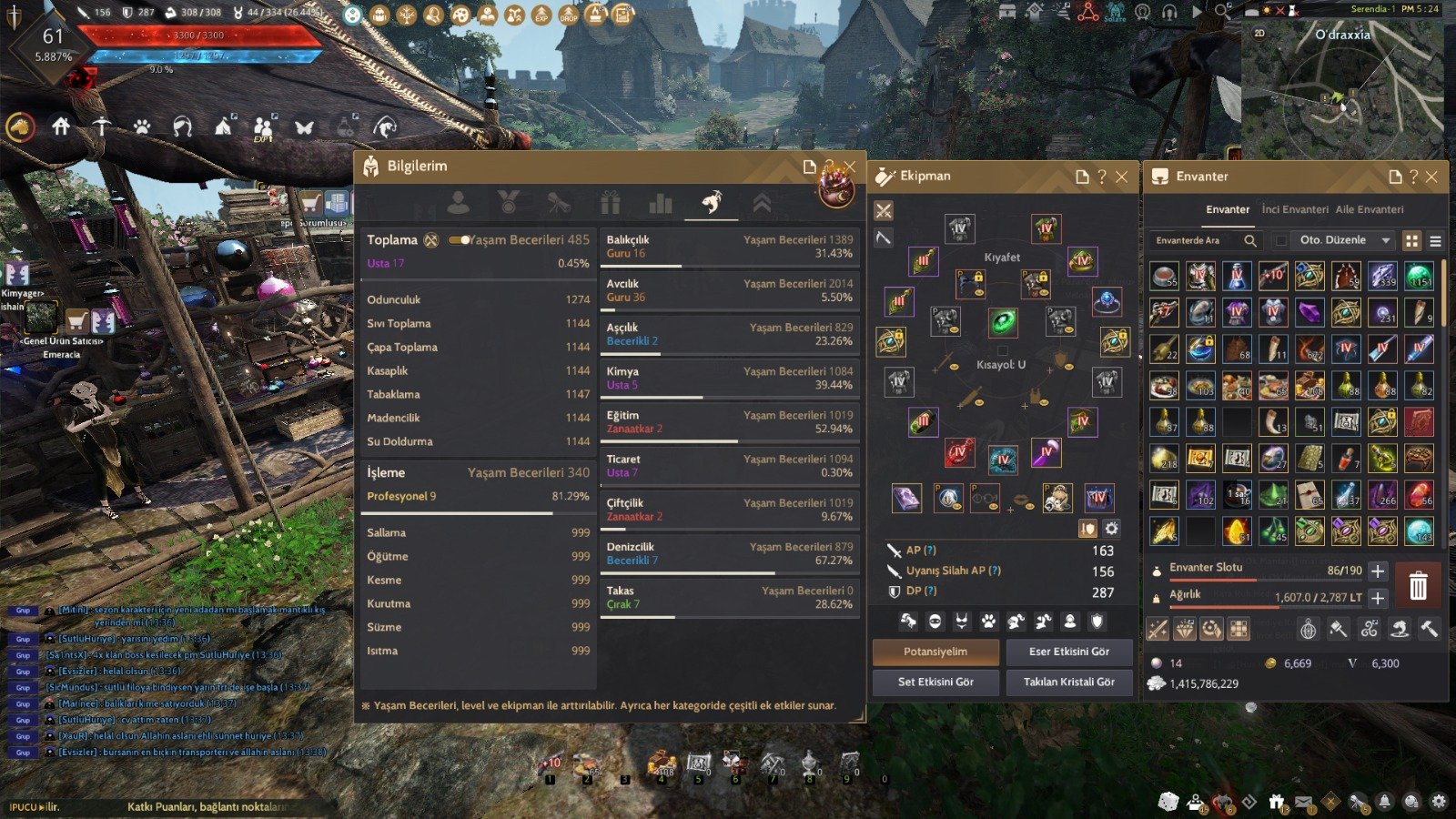
Task: Expand inventory slots with the plus button
Action: (1378, 571)
